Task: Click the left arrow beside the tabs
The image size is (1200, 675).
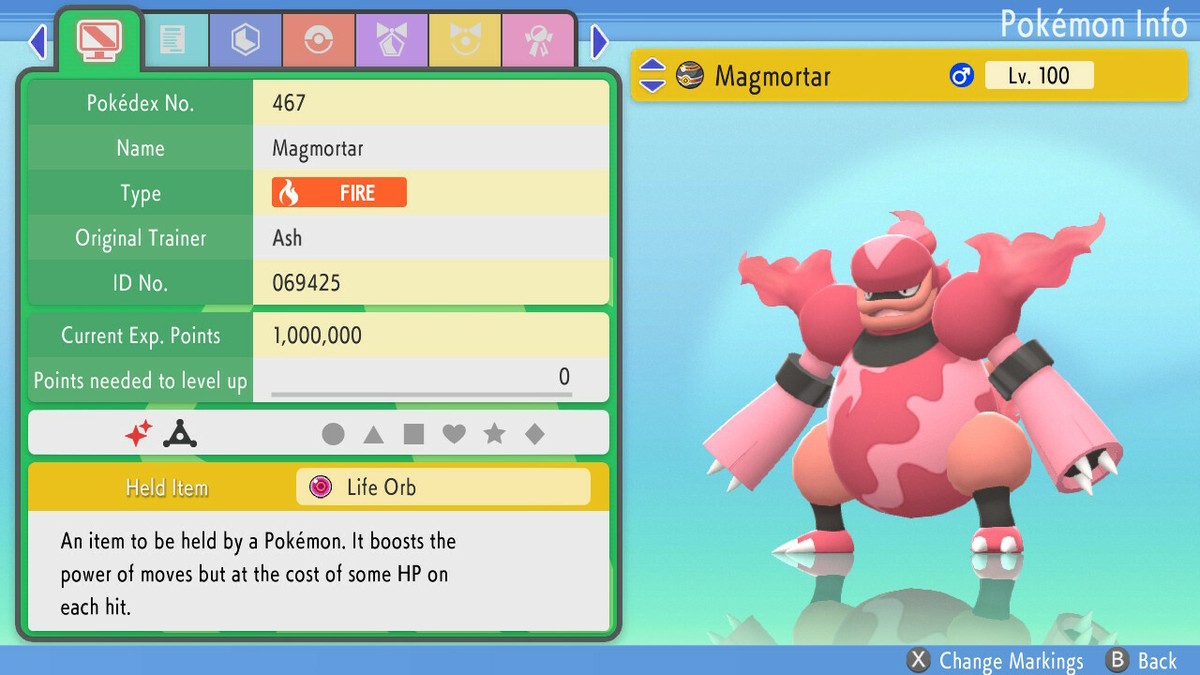Action: [38, 41]
